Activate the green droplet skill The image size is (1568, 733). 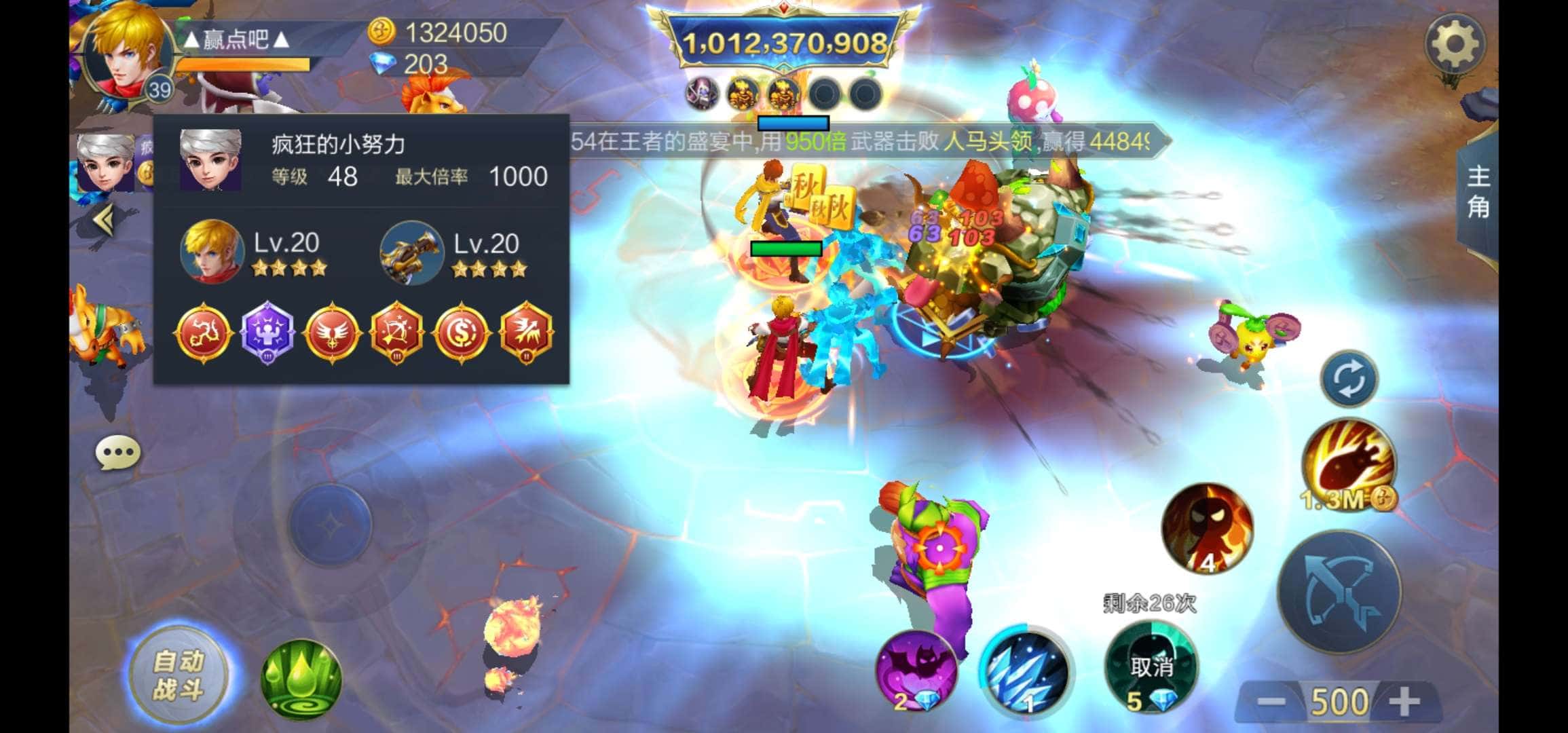tap(301, 679)
